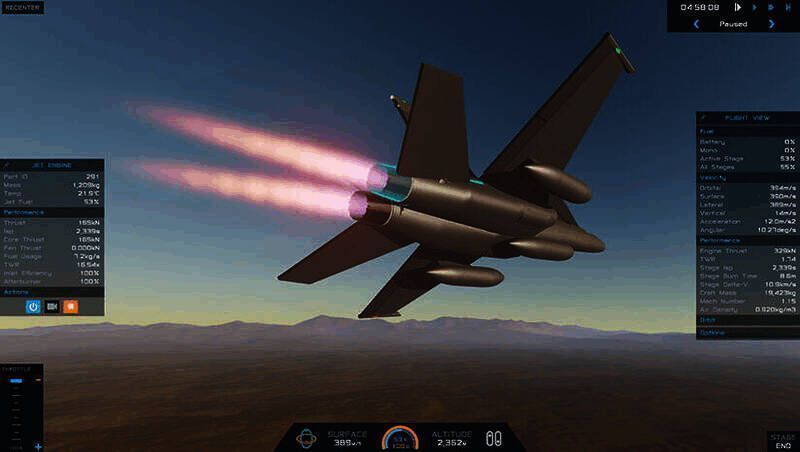Image resolution: width=800 pixels, height=452 pixels.
Task: Click the circular throttle gauge
Action: tap(401, 437)
